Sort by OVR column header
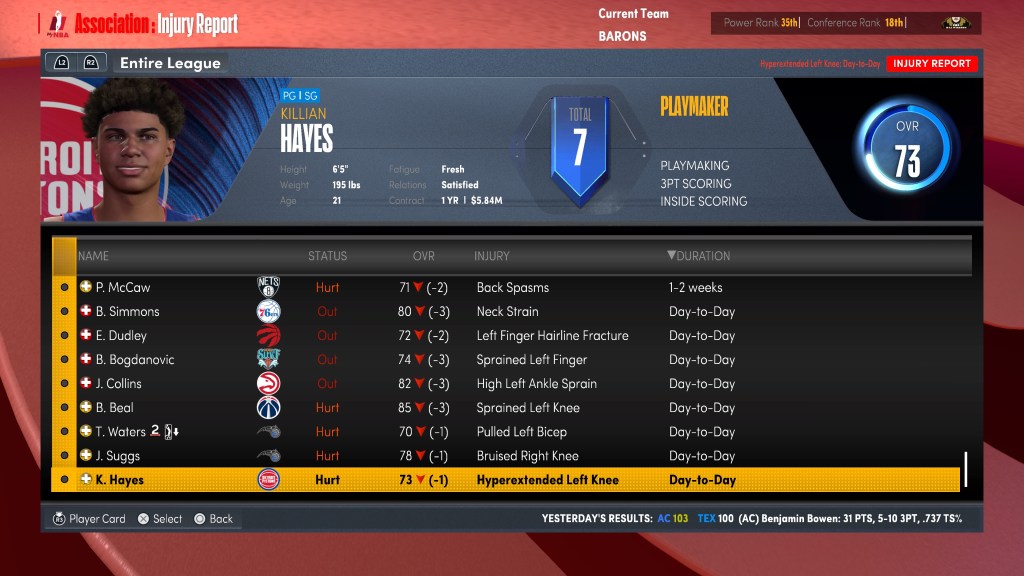The image size is (1024, 576). point(424,256)
